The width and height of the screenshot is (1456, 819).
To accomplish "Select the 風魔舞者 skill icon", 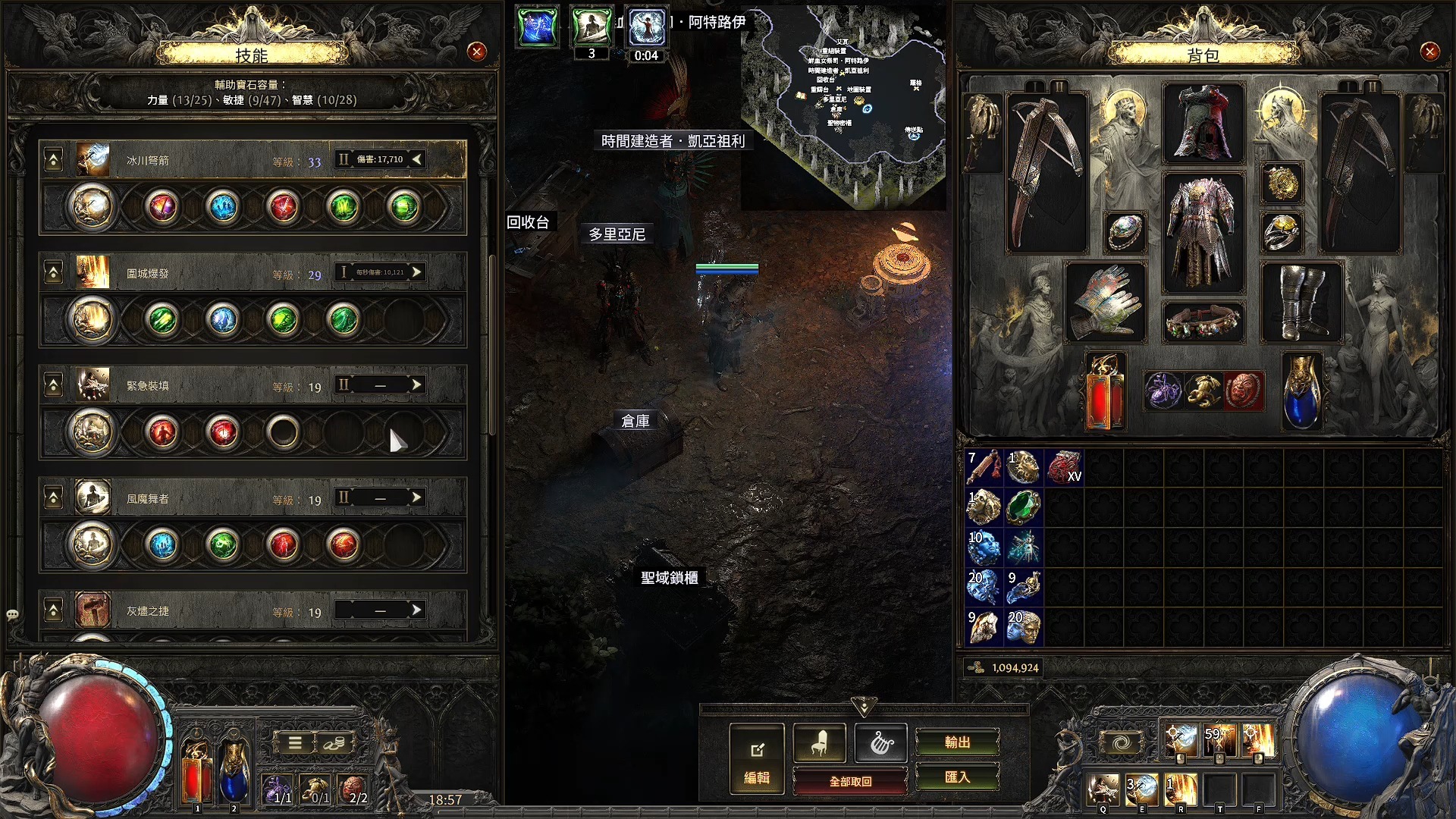I will tap(93, 498).
